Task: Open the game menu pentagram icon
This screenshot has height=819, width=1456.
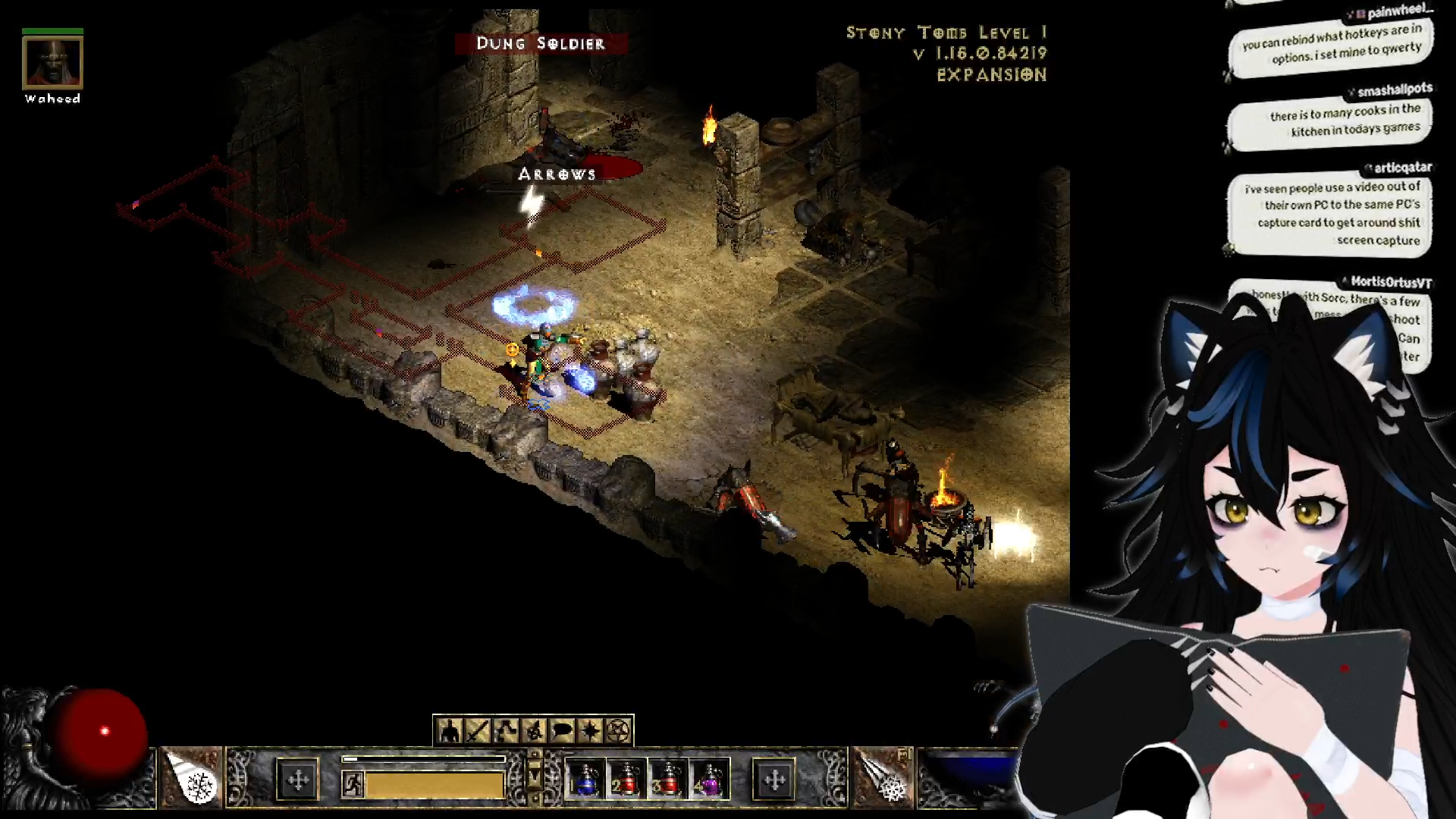Action: pos(619,731)
